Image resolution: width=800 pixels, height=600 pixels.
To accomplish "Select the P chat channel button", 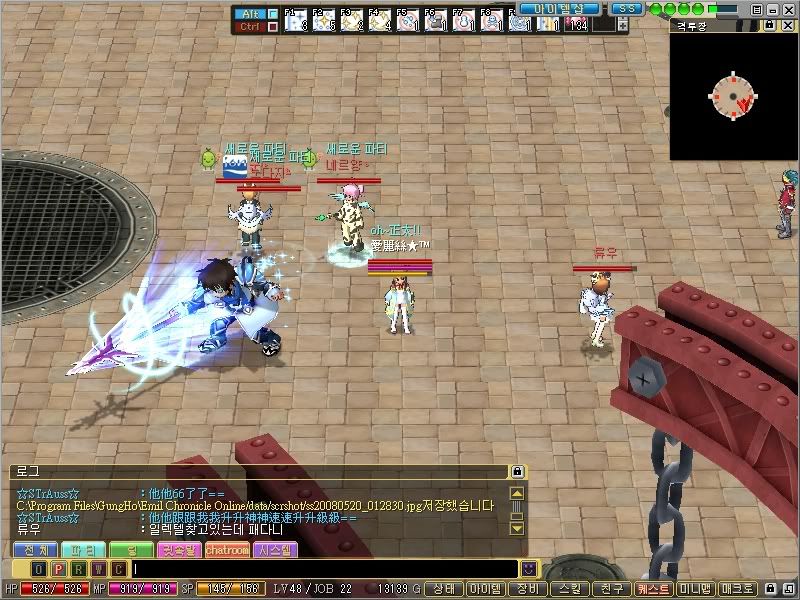I will 58,568.
